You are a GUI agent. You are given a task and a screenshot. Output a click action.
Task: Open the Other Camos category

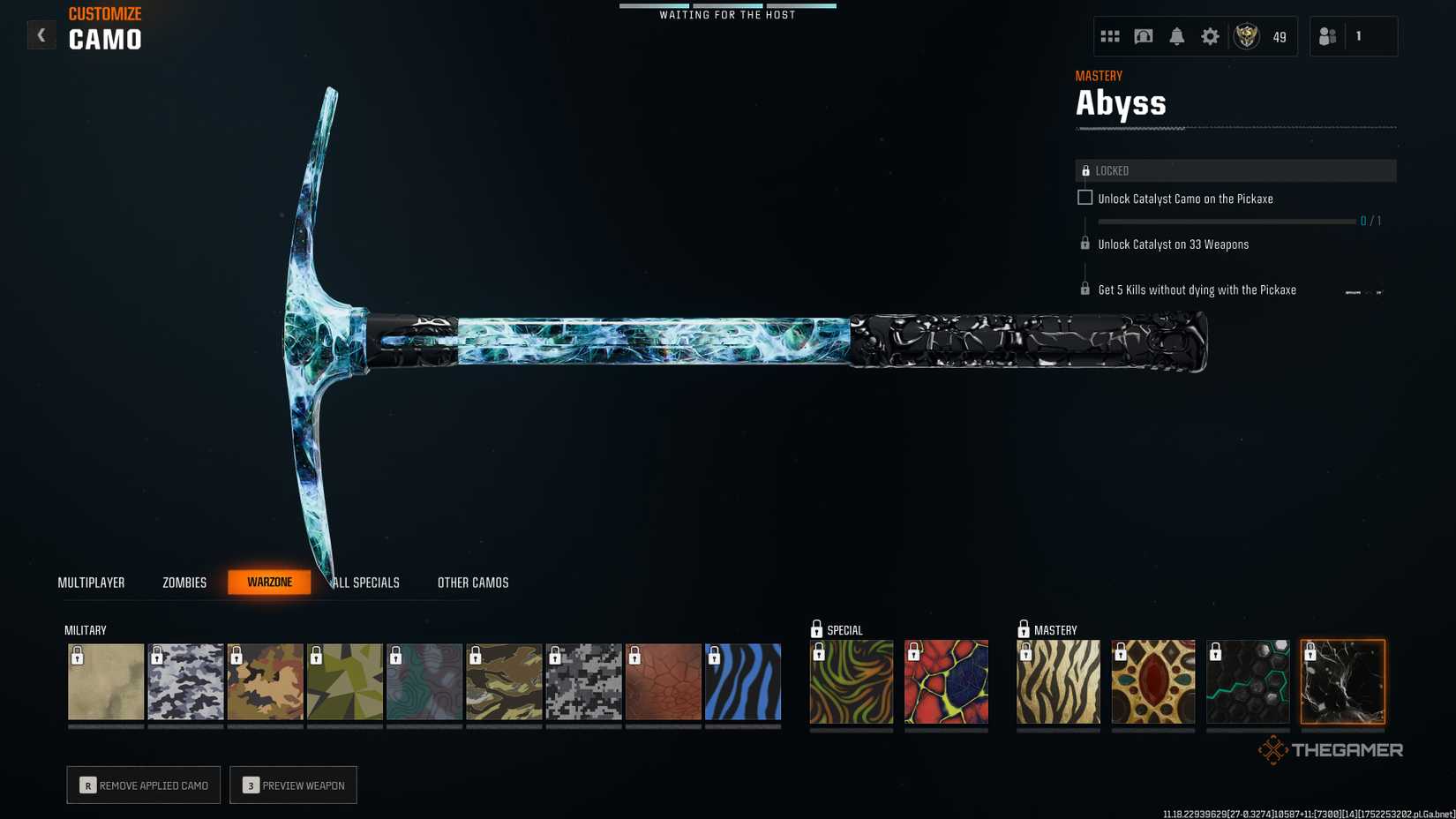tap(472, 582)
